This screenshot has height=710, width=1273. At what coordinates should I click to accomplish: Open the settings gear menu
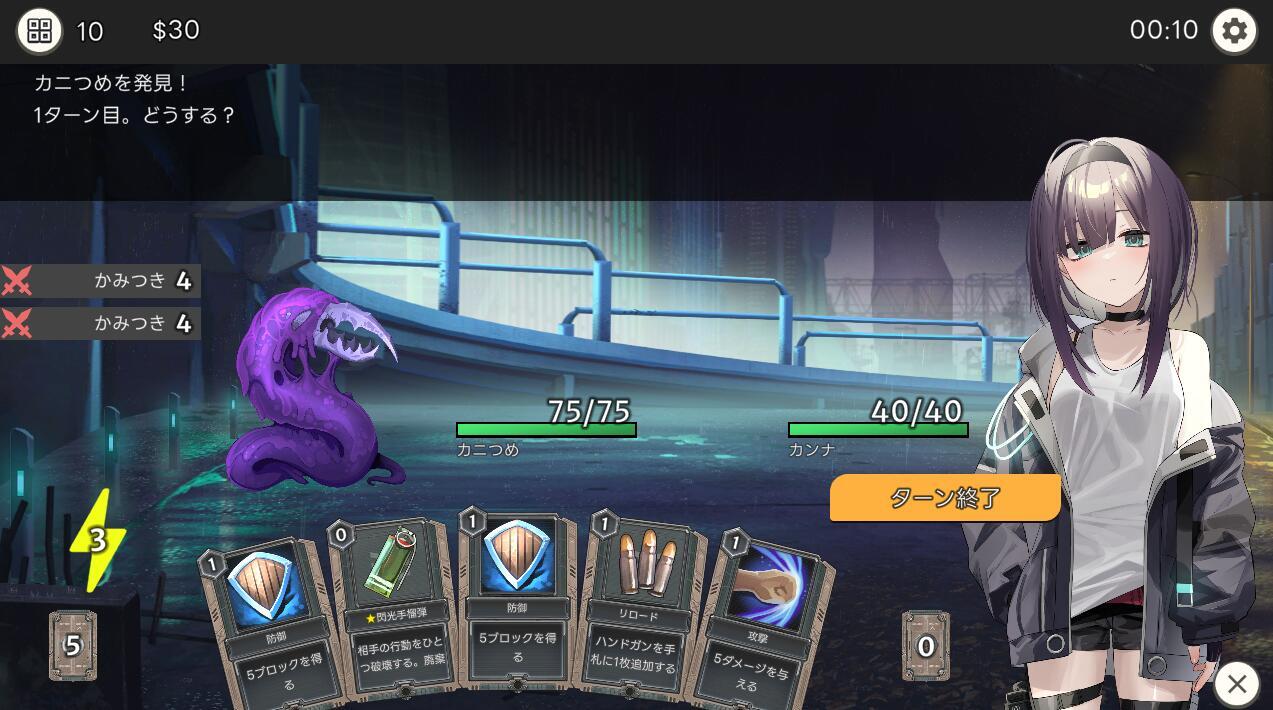1234,31
